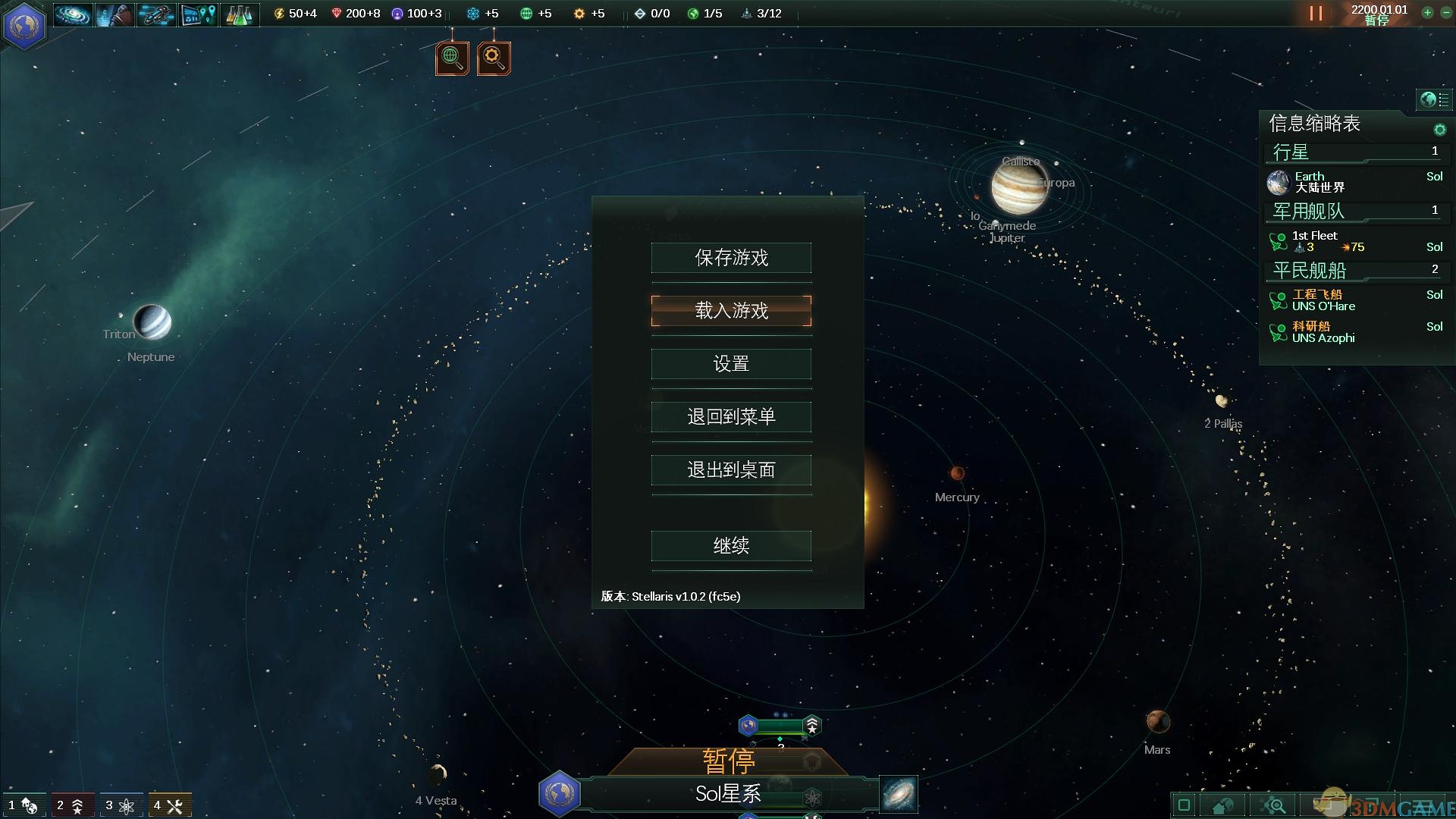Toggle the outliner visibility icon at top right
The height and width of the screenshot is (819, 1456).
click(1432, 99)
